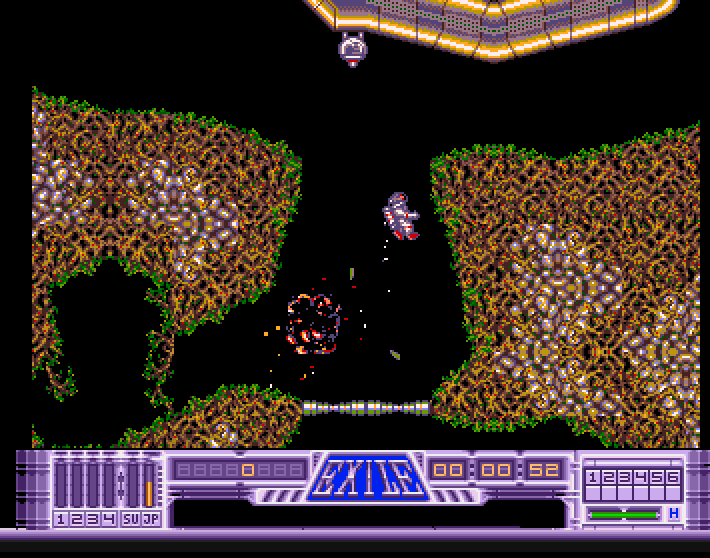This screenshot has width=710, height=558.
Task: Click the JP jetpack energy label
Action: click(150, 518)
